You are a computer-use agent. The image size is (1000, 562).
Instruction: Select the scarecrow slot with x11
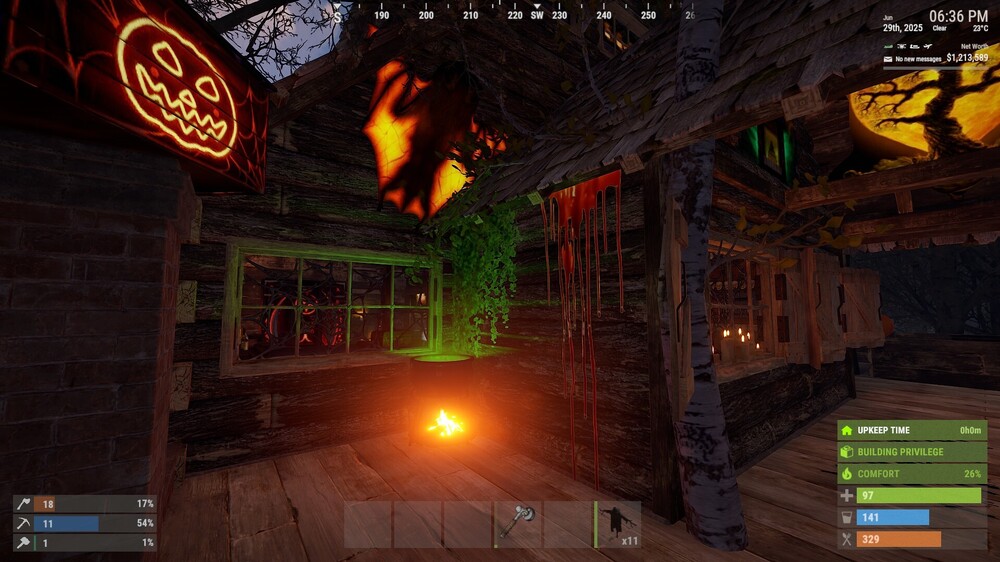619,524
